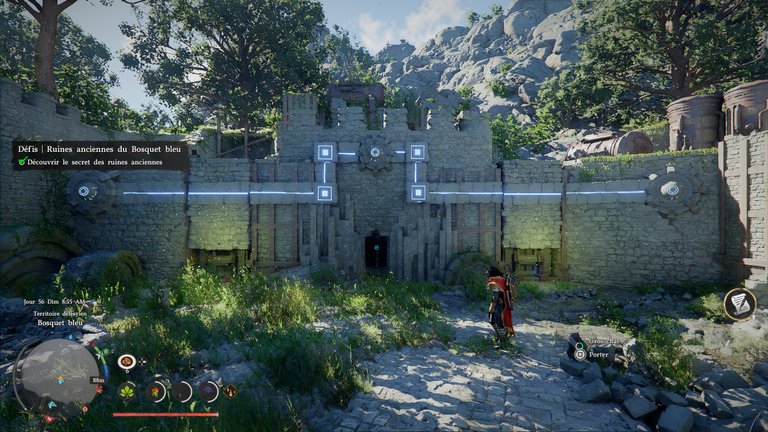Choose the purple skill slot
This screenshot has width=768, height=432.
pyautogui.click(x=207, y=391)
